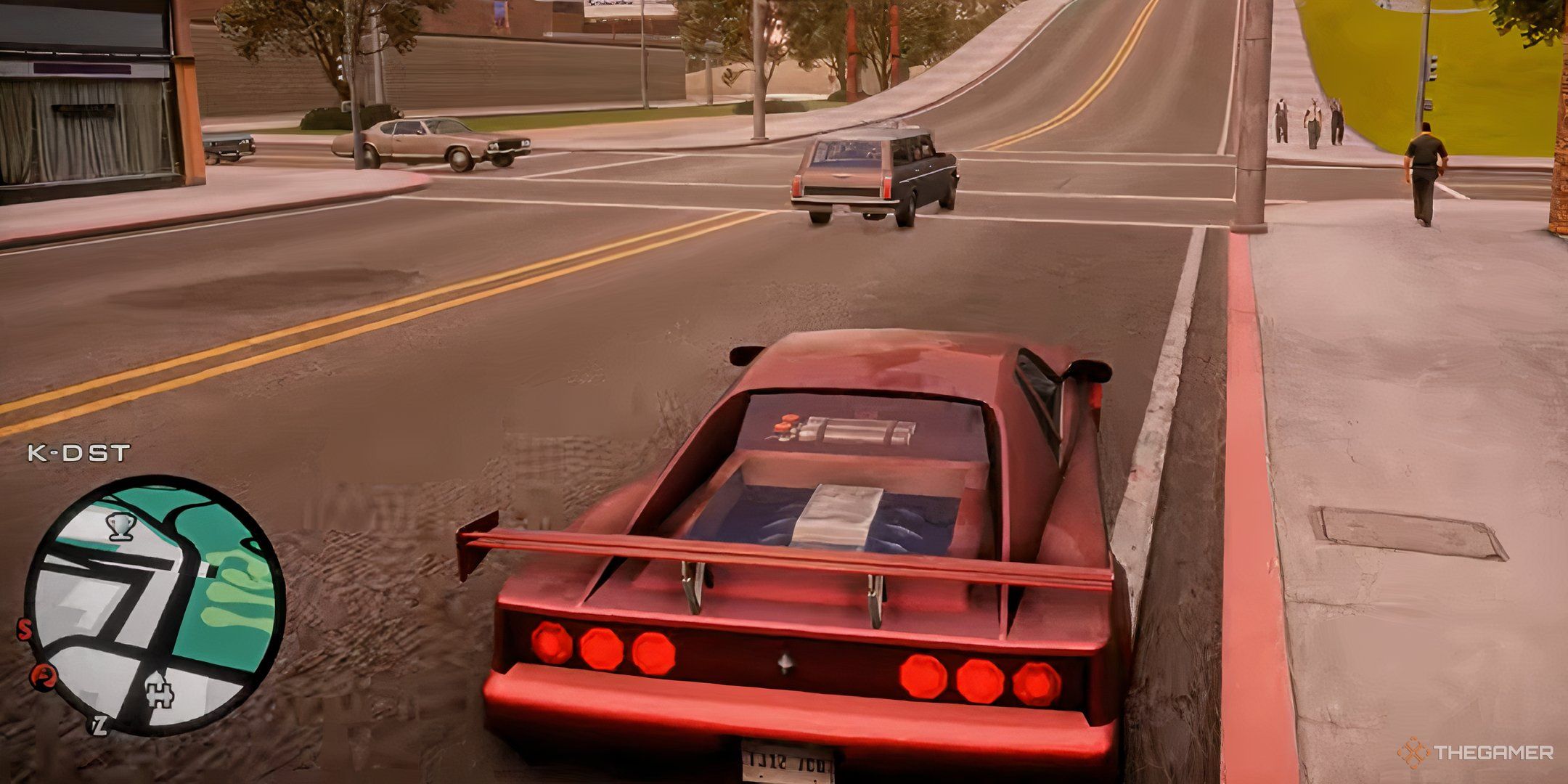The image size is (1568, 784).
Task: Select the white Z marker on the radar edge
Action: [x=99, y=724]
